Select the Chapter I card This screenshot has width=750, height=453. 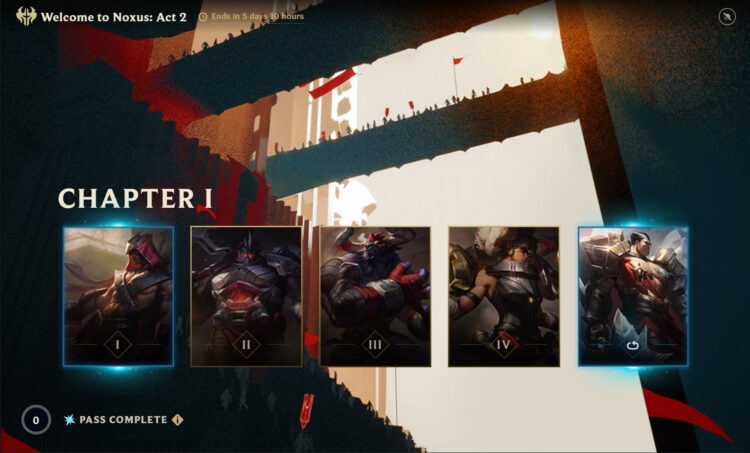pos(118,296)
